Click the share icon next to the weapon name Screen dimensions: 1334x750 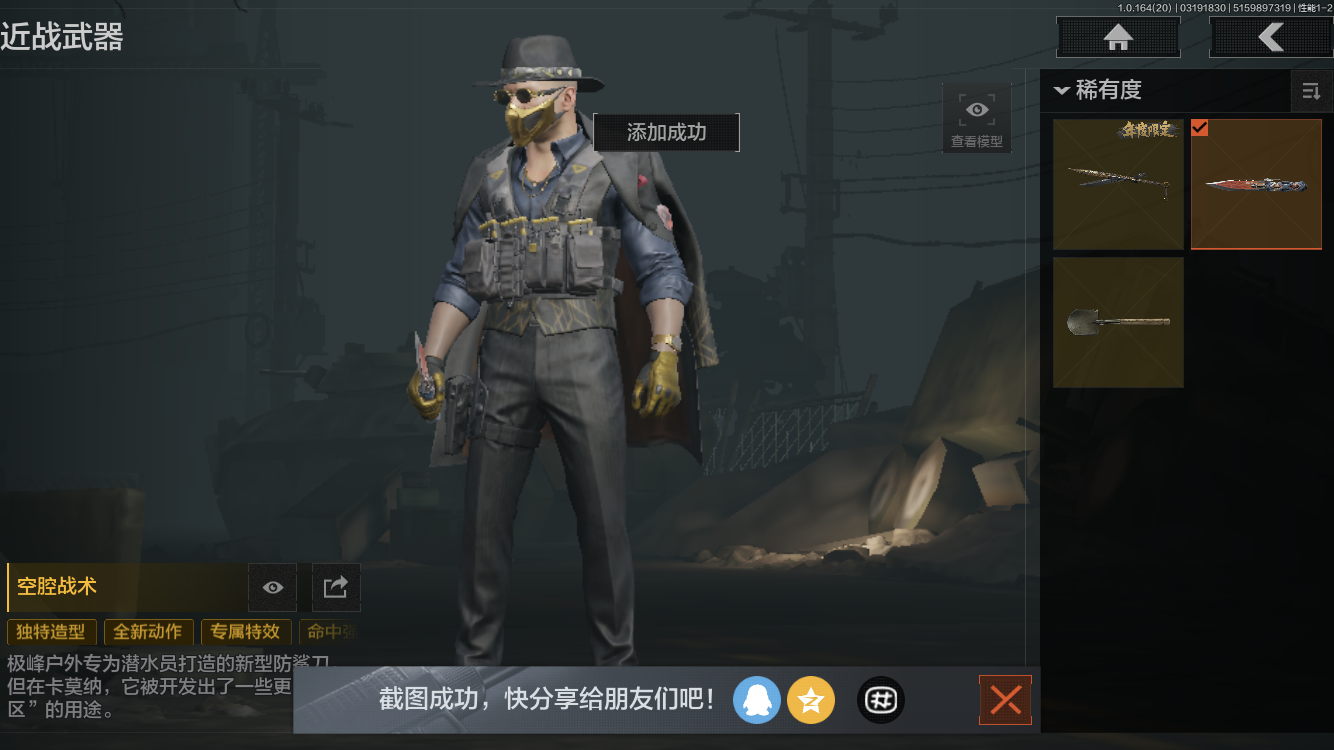[336, 587]
